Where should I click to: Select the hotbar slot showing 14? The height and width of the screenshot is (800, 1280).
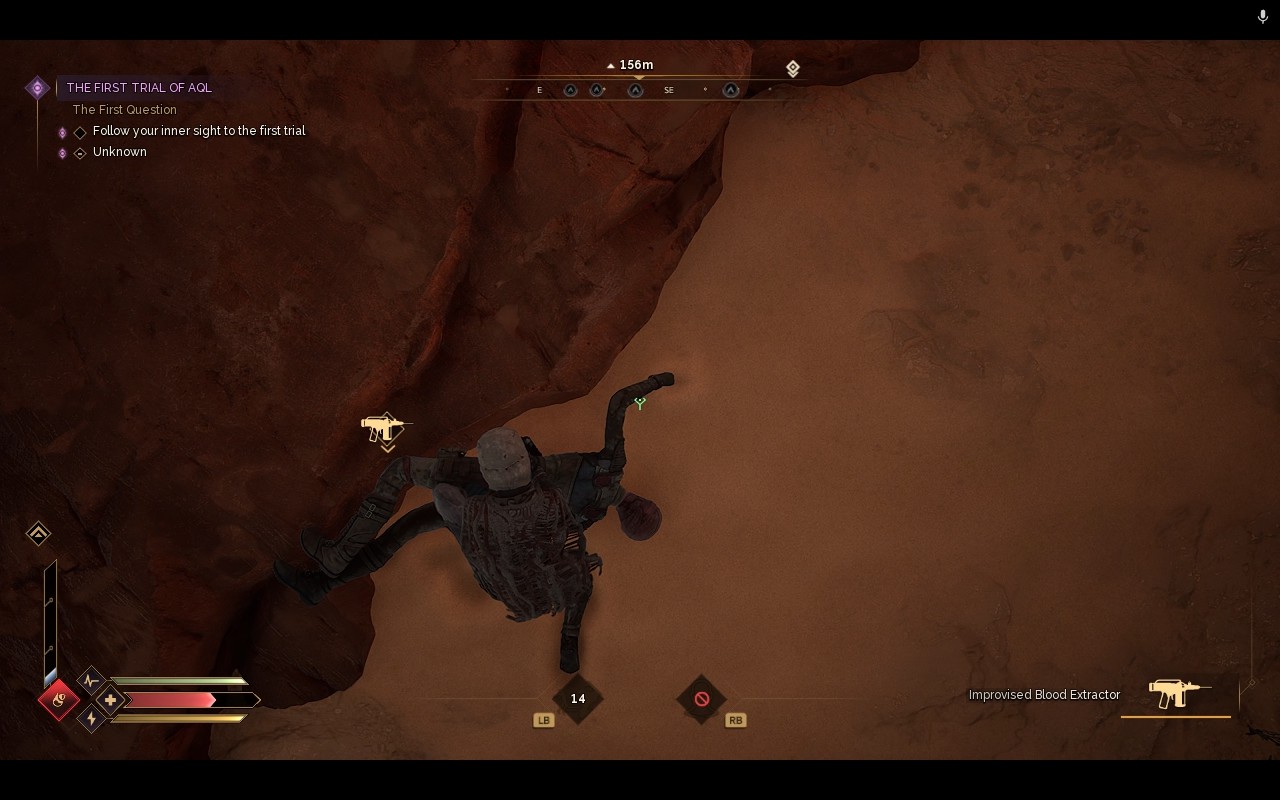578,699
